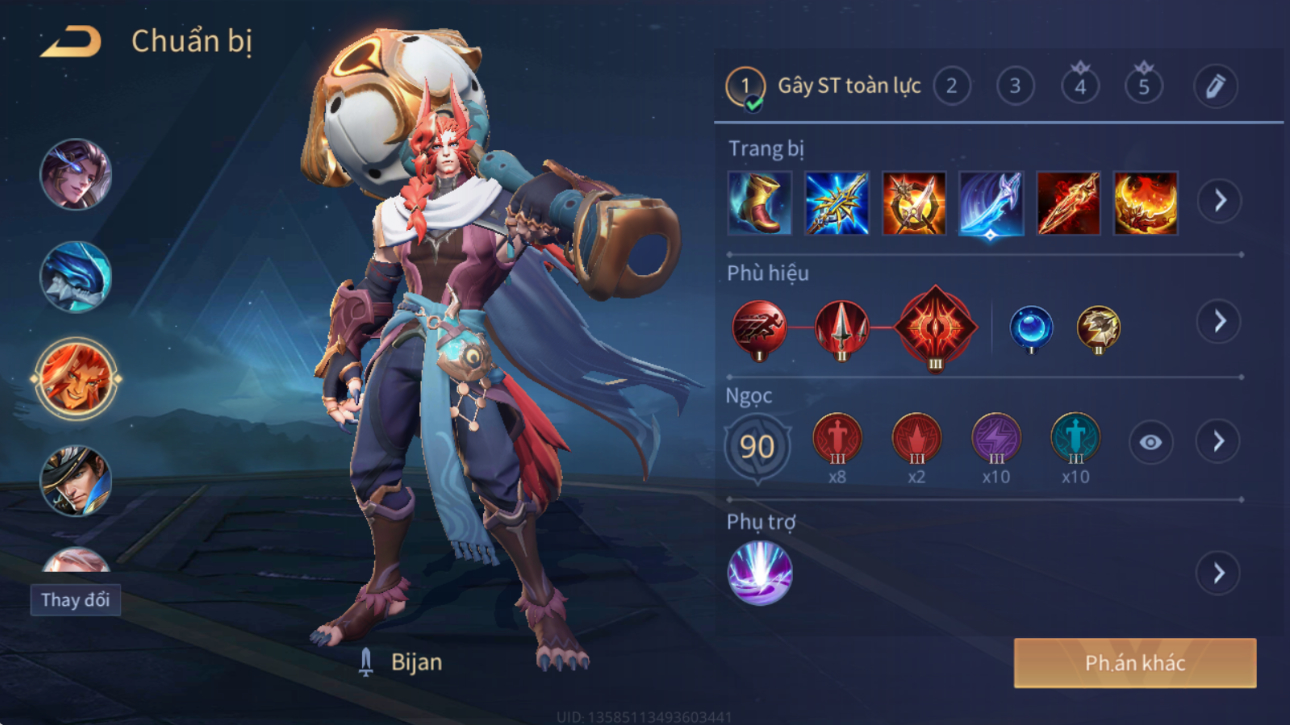This screenshot has height=725, width=1290.
Task: Open the Phụ trợ selection arrow
Action: coord(1218,574)
